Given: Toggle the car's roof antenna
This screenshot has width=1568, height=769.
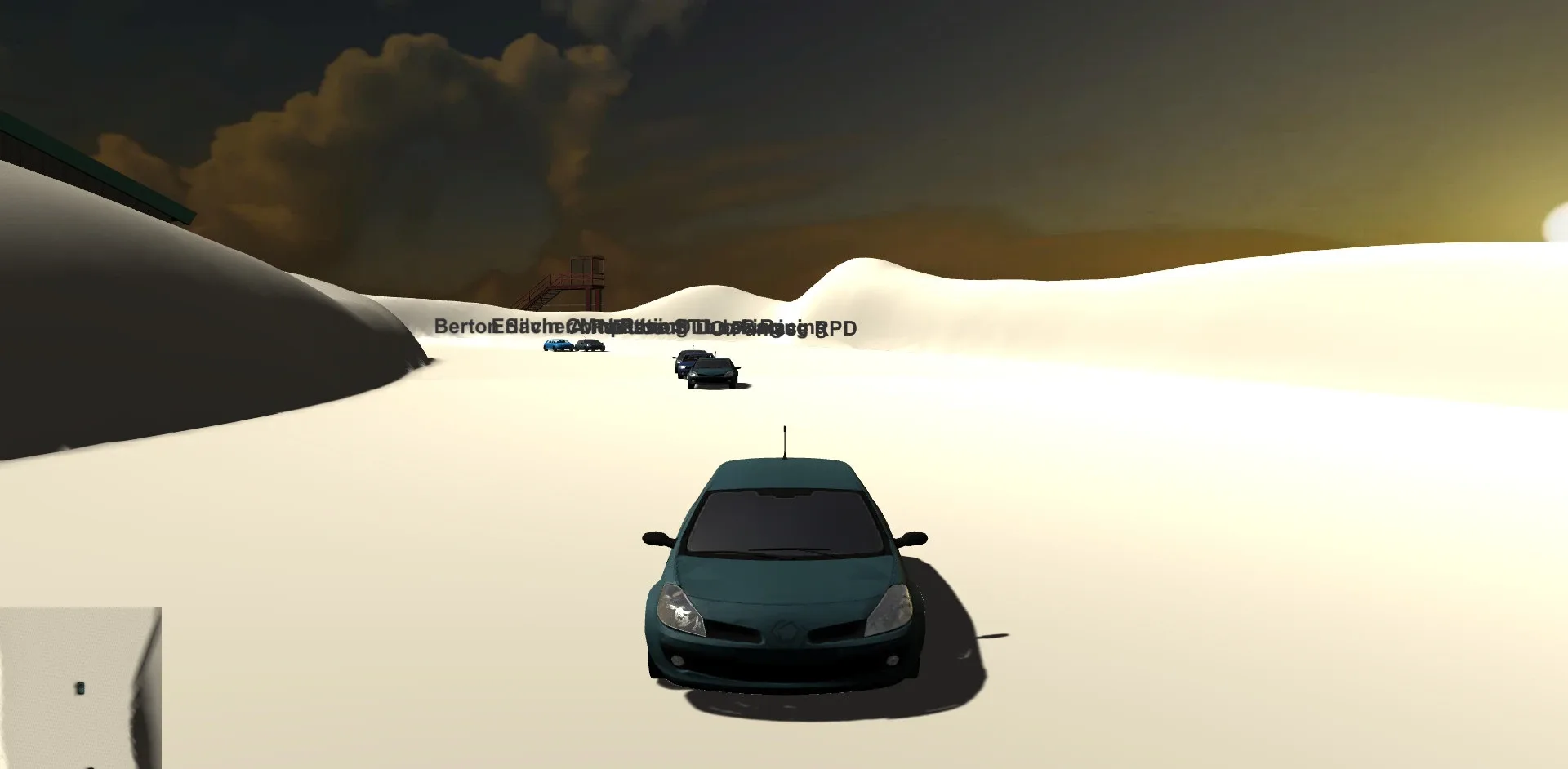Looking at the screenshot, I should point(784,441).
